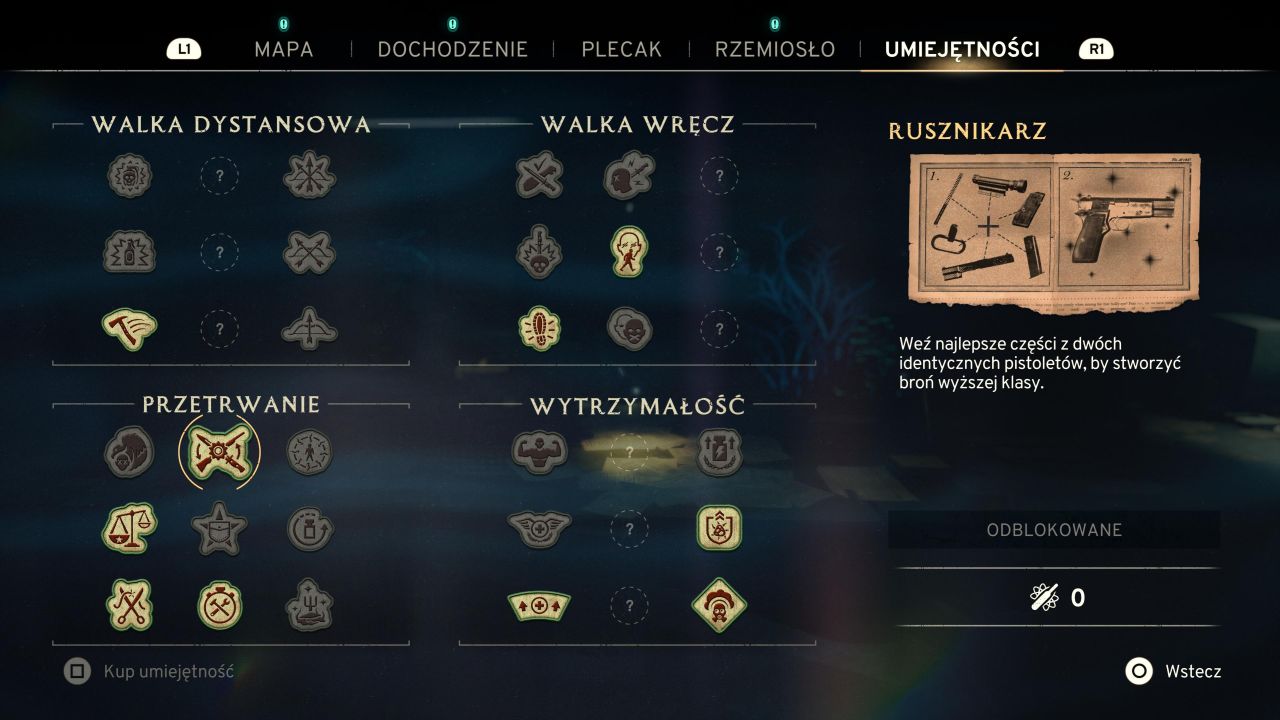Choose the gas mask diamond skill badge

tap(719, 605)
